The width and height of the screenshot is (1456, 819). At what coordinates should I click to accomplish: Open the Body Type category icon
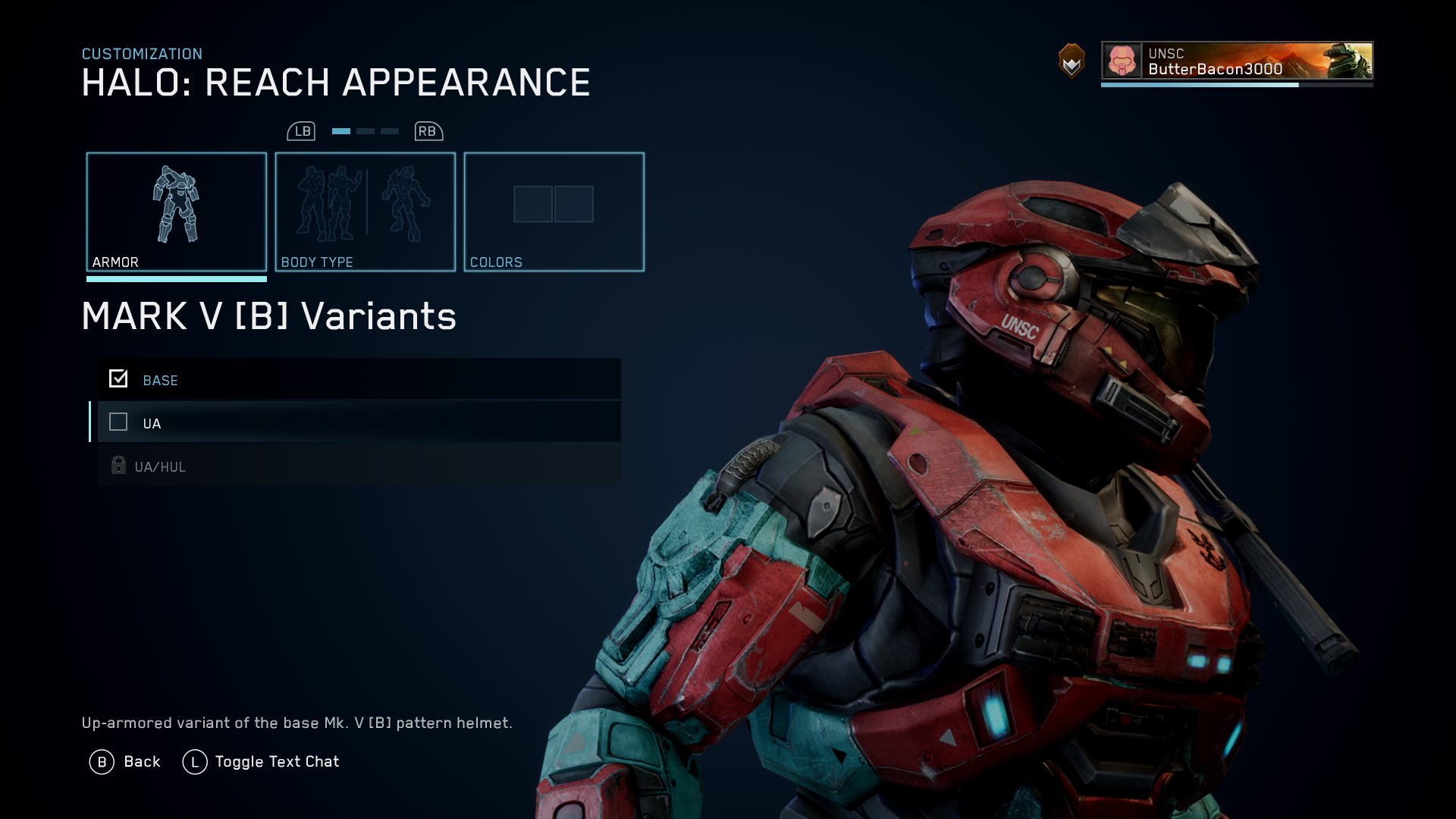tap(365, 211)
